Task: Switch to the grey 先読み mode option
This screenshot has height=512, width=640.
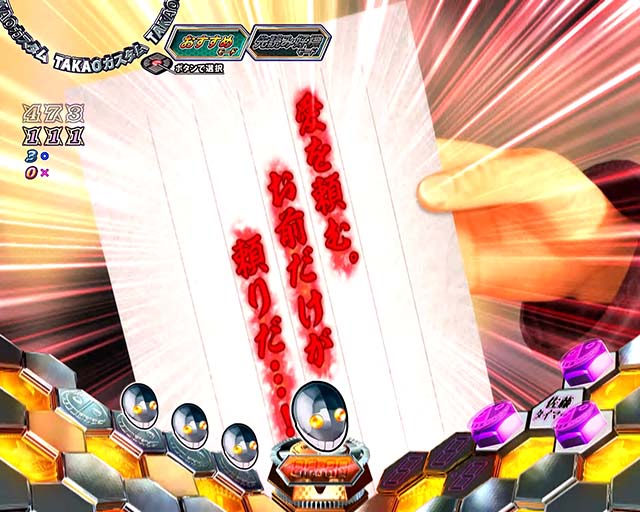Action: 289,42
